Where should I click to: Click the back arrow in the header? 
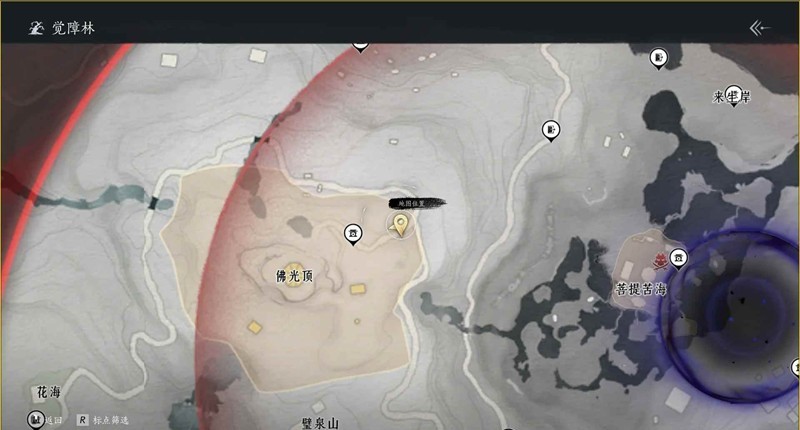coord(760,28)
